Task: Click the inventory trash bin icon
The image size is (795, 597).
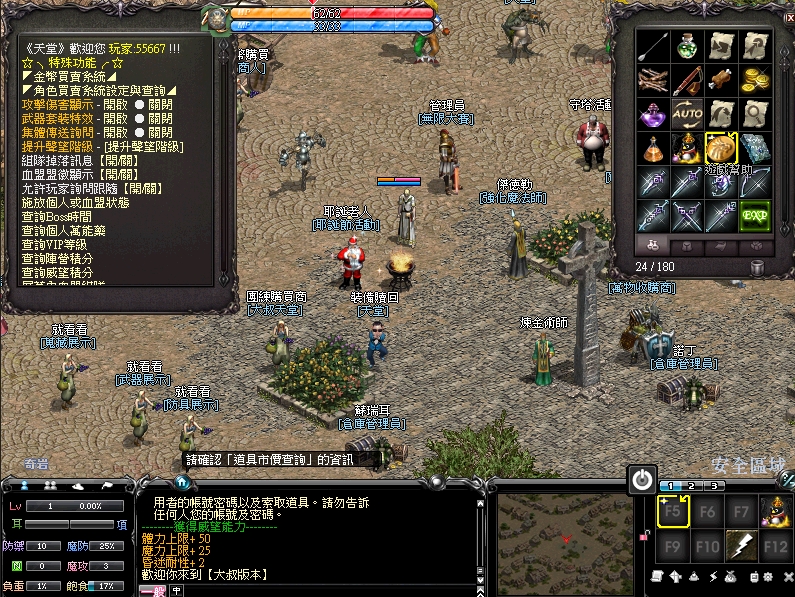Action: (758, 267)
